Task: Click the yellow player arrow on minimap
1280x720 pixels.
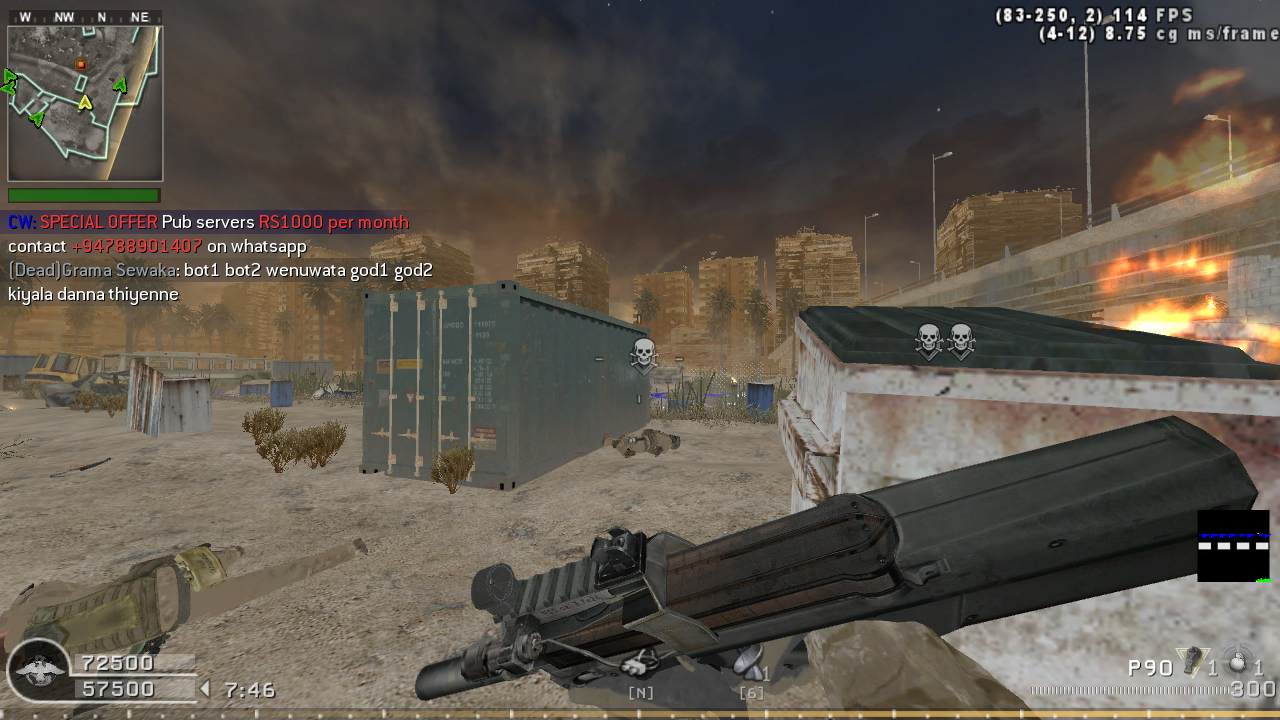Action: coord(86,102)
